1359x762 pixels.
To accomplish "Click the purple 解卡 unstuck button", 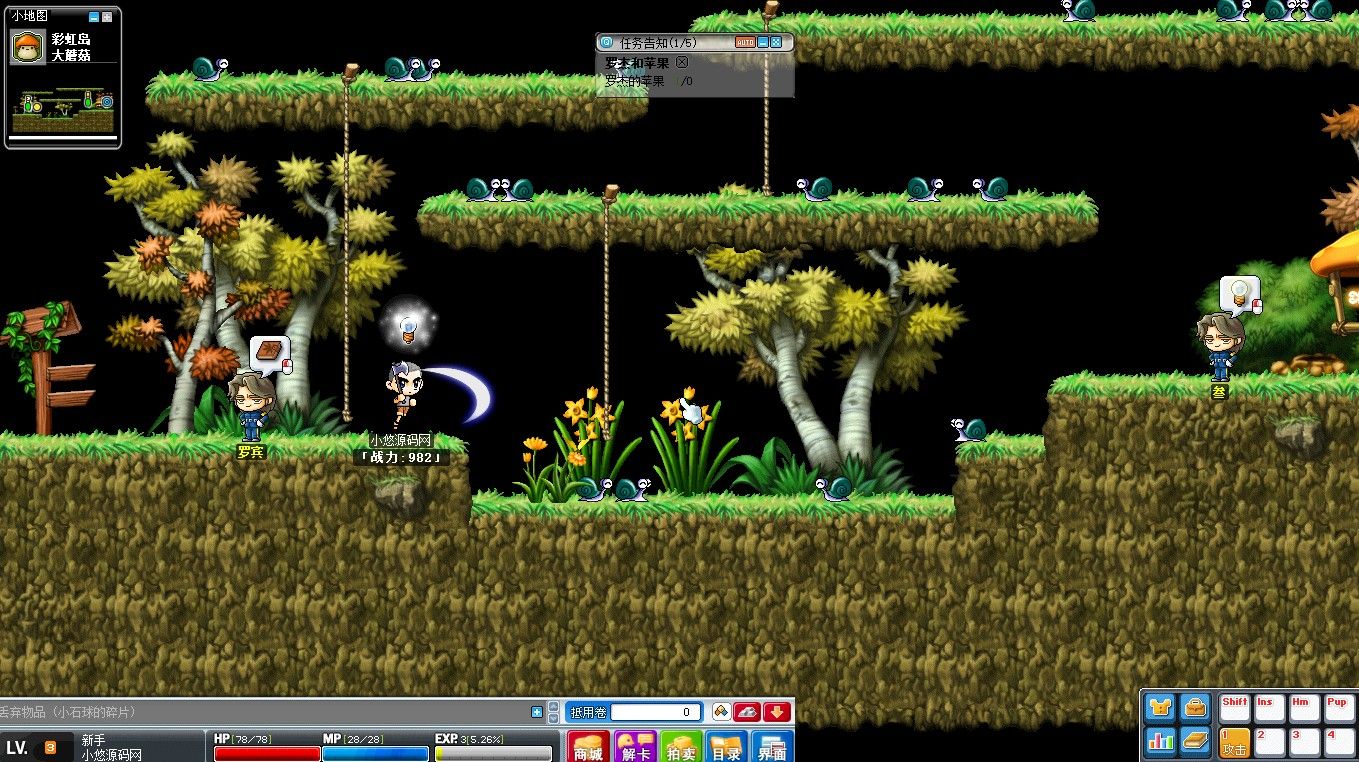I will 635,746.
